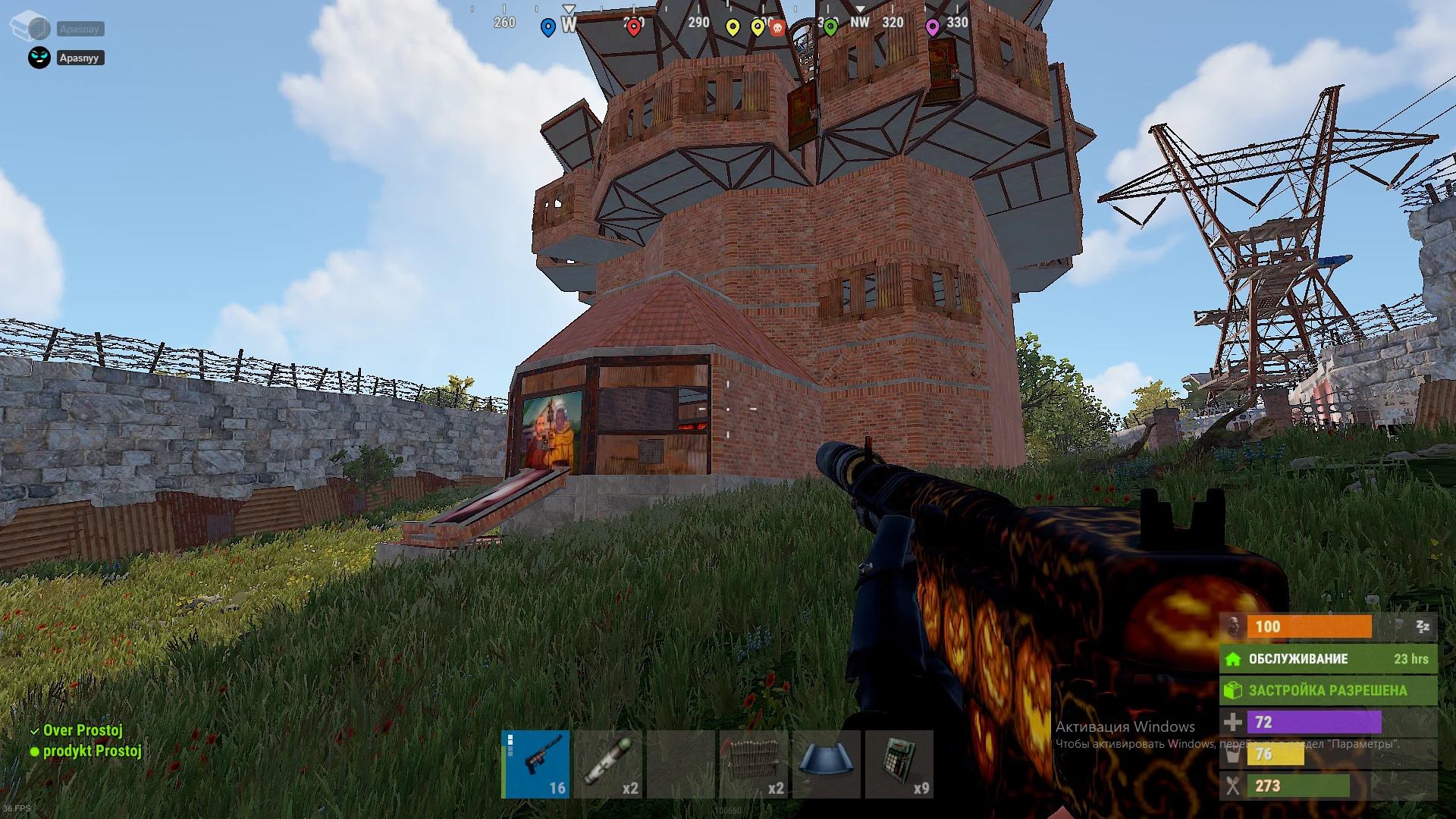Pick the keypad item slot with x9
This screenshot has width=1456, height=819.
[899, 764]
